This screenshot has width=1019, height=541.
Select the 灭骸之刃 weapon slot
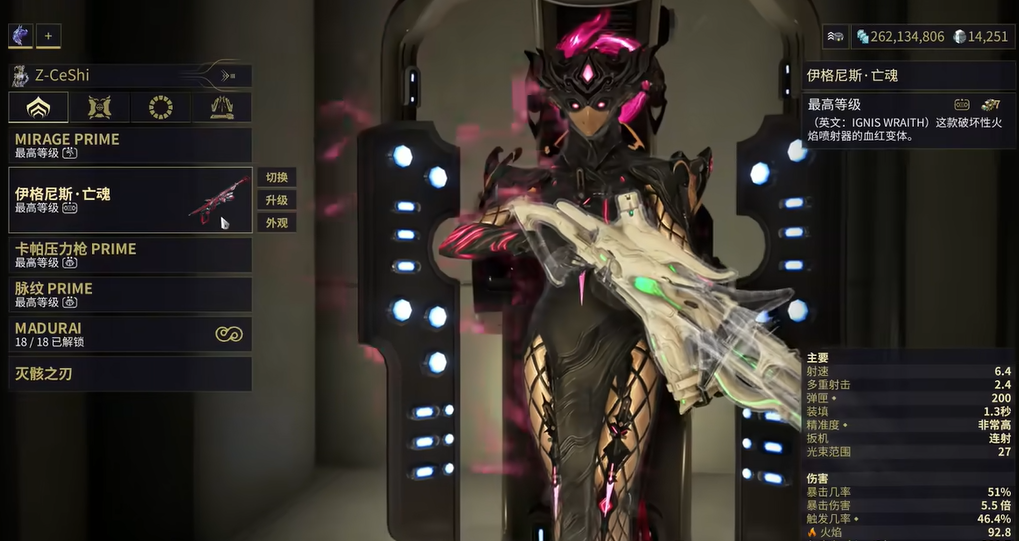(x=130, y=374)
